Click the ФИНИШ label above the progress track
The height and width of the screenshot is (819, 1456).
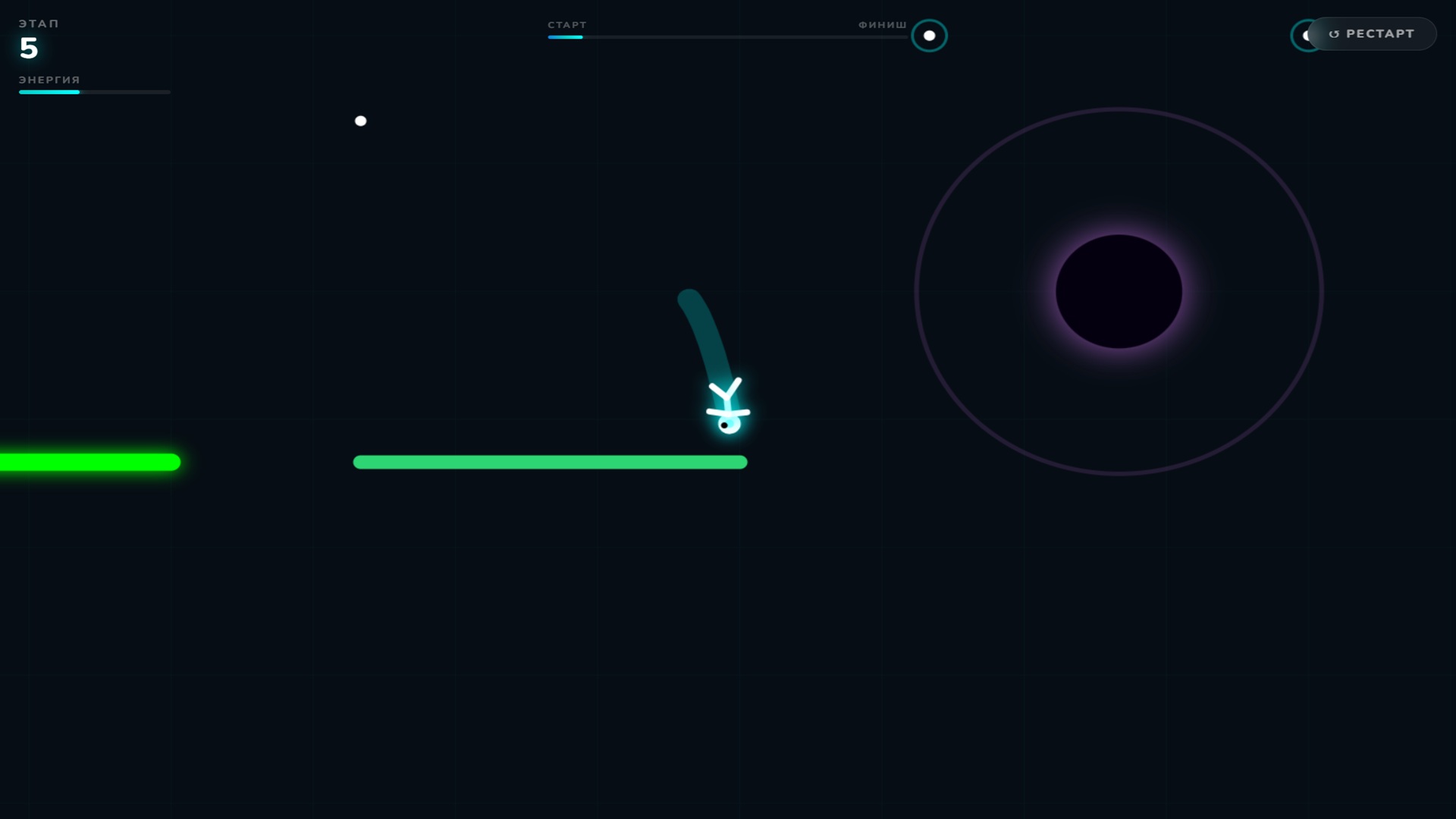881,24
